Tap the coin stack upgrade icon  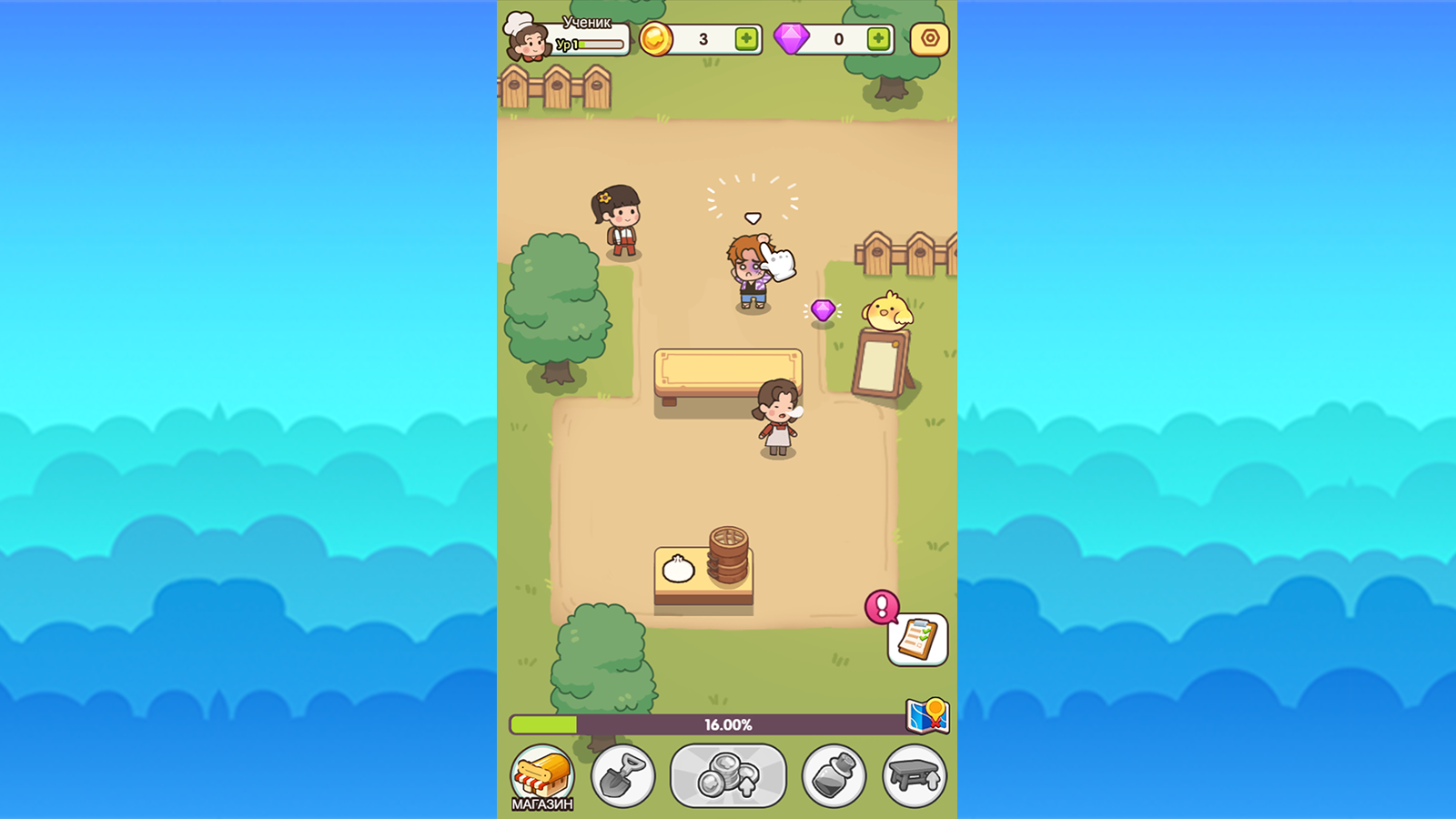coord(728,775)
